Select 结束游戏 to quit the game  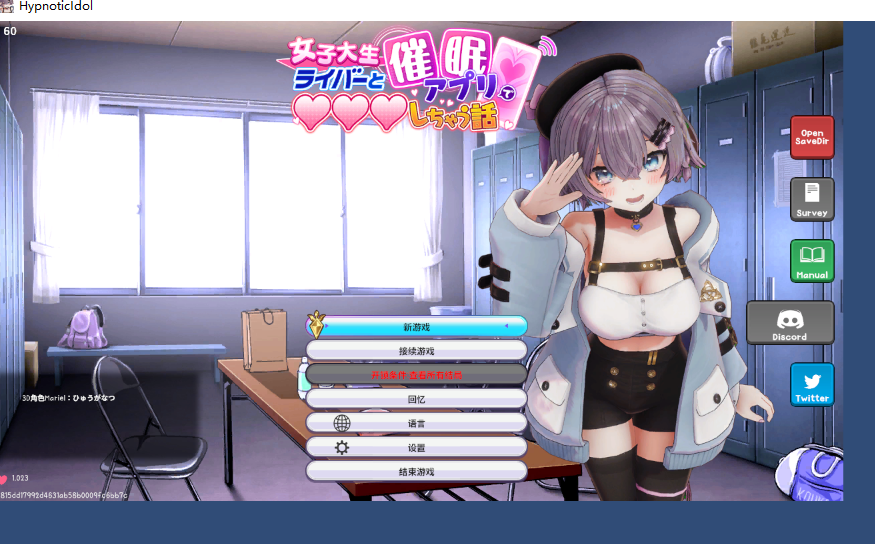pos(416,471)
